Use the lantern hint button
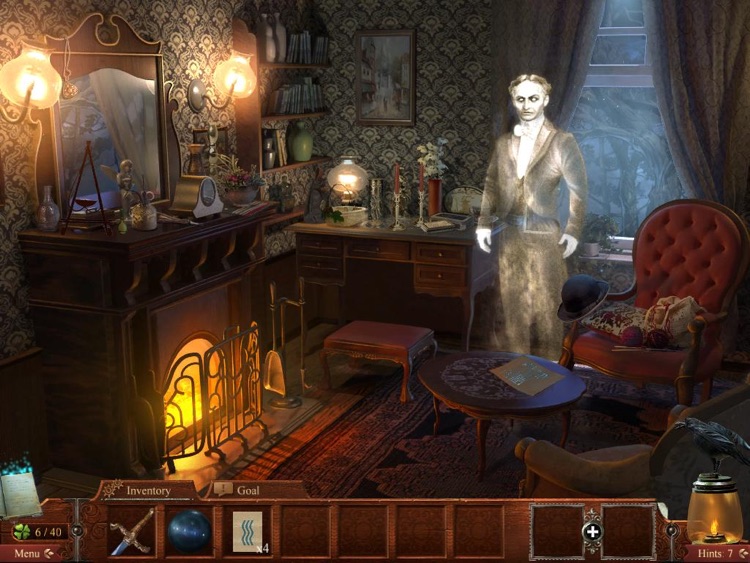The image size is (750, 563). tap(714, 512)
